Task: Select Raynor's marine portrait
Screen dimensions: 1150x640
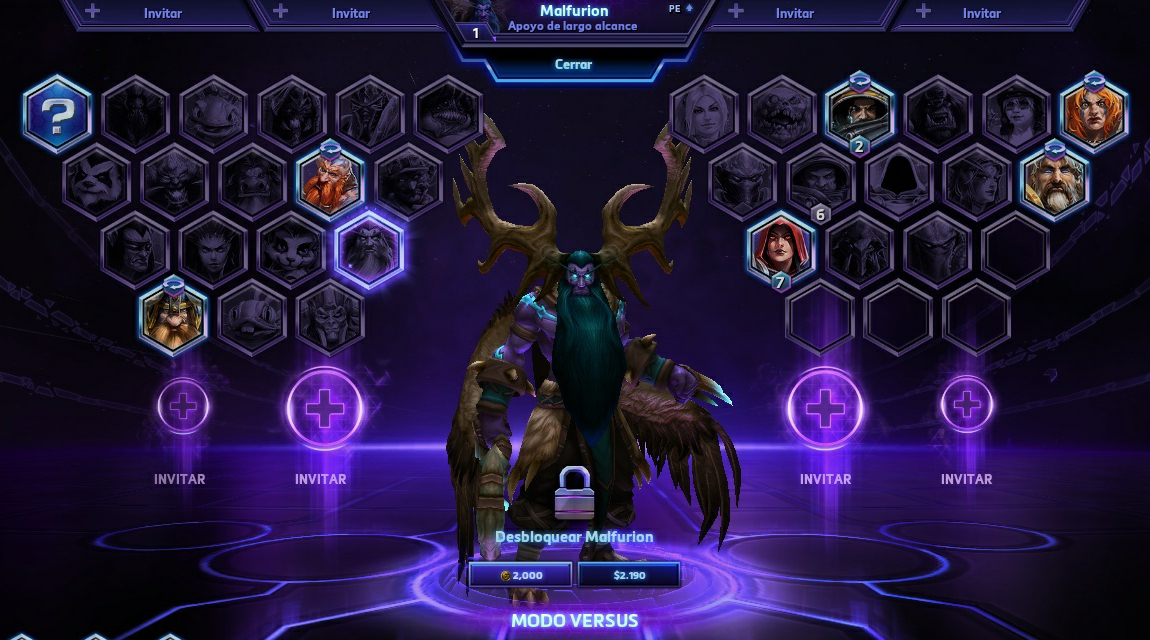Action: pos(859,114)
